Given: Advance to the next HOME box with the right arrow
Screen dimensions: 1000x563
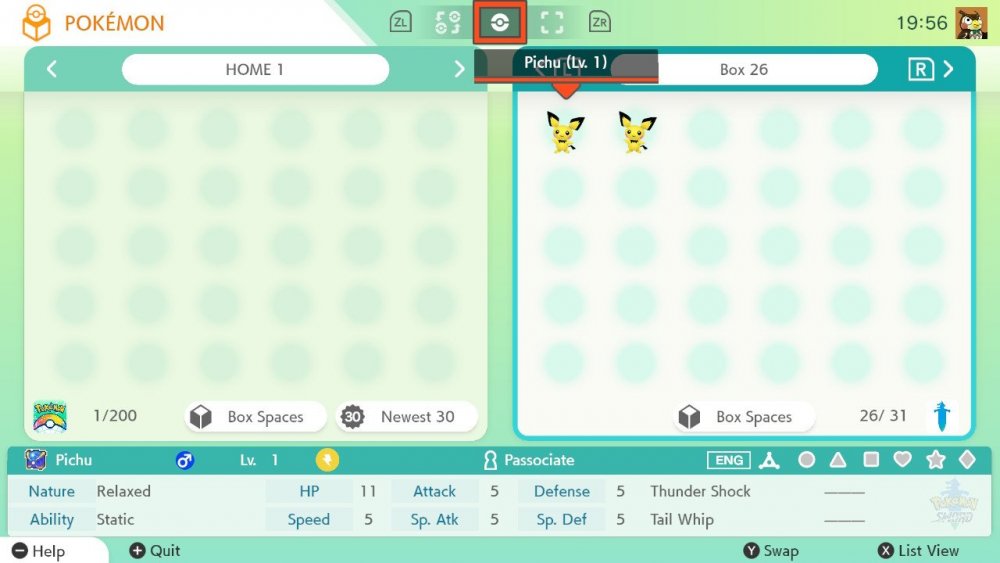Looking at the screenshot, I should [460, 69].
